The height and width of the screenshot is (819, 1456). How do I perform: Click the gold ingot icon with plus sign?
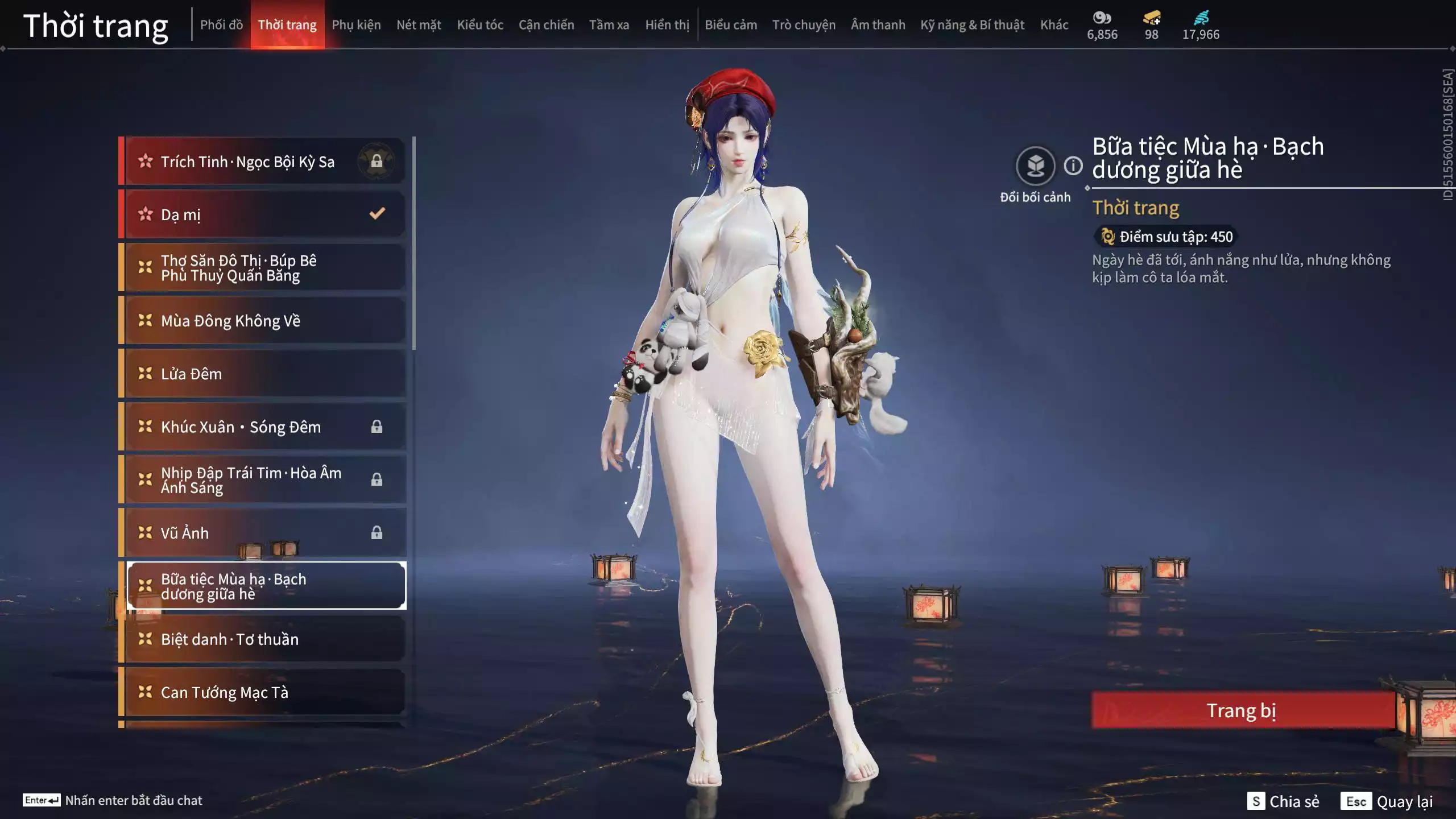1150,18
